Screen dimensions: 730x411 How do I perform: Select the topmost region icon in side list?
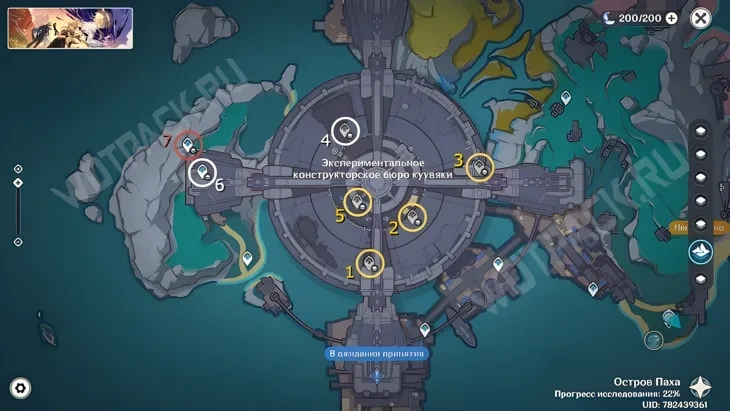(701, 131)
